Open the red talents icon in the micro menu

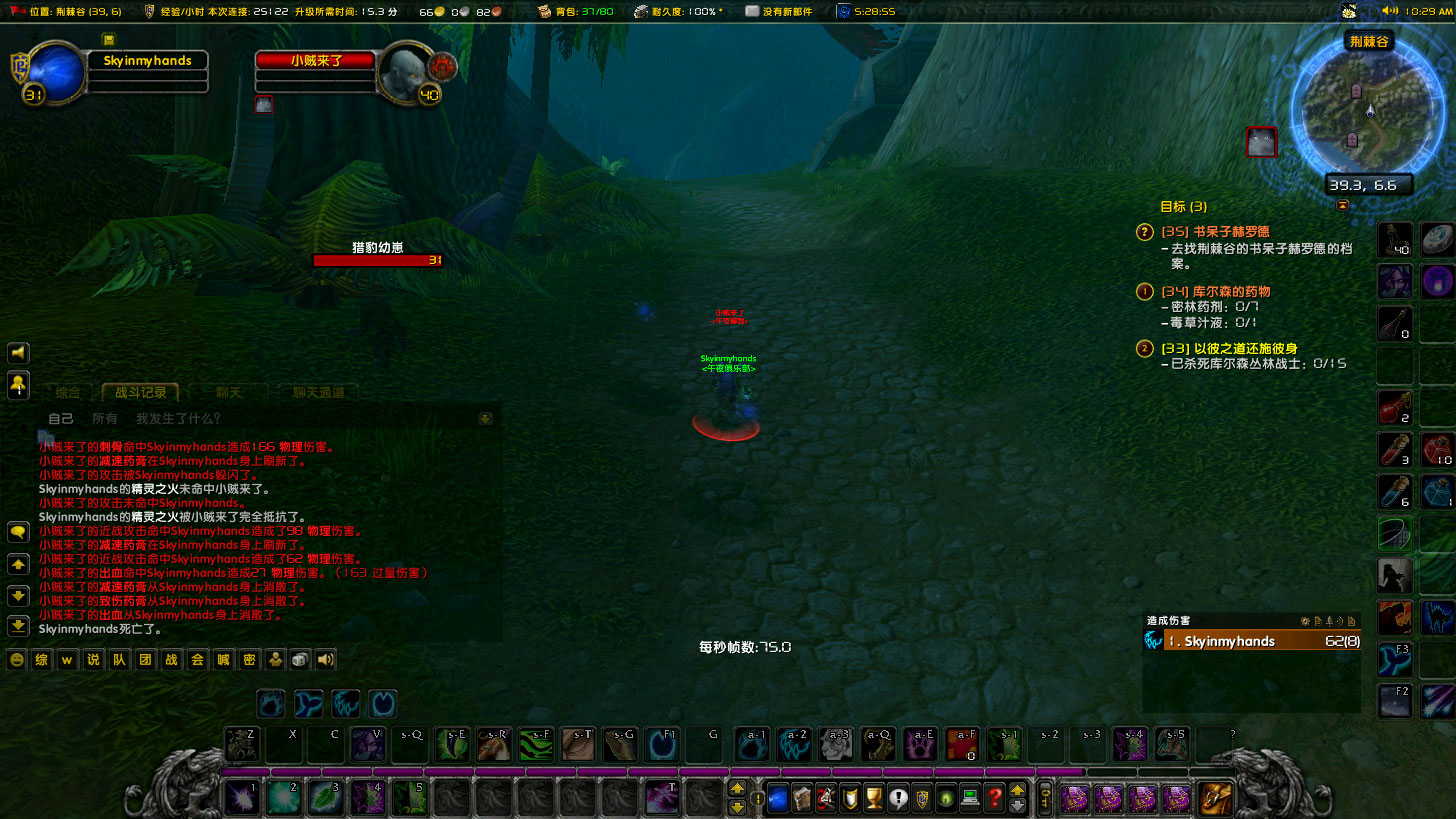click(x=825, y=798)
